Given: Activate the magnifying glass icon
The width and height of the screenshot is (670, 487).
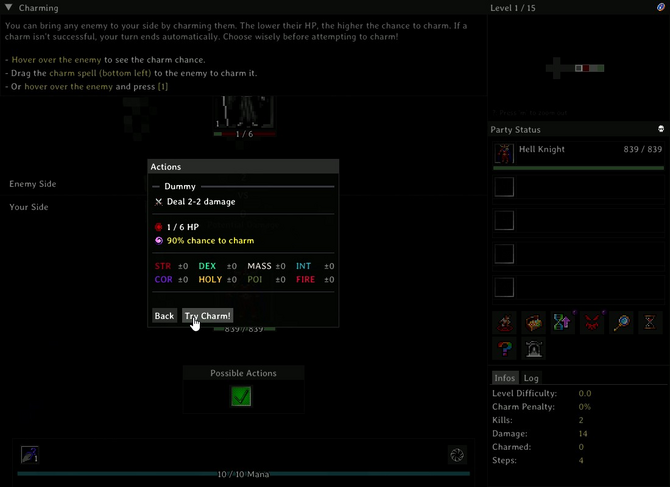Looking at the screenshot, I should pos(621,322).
